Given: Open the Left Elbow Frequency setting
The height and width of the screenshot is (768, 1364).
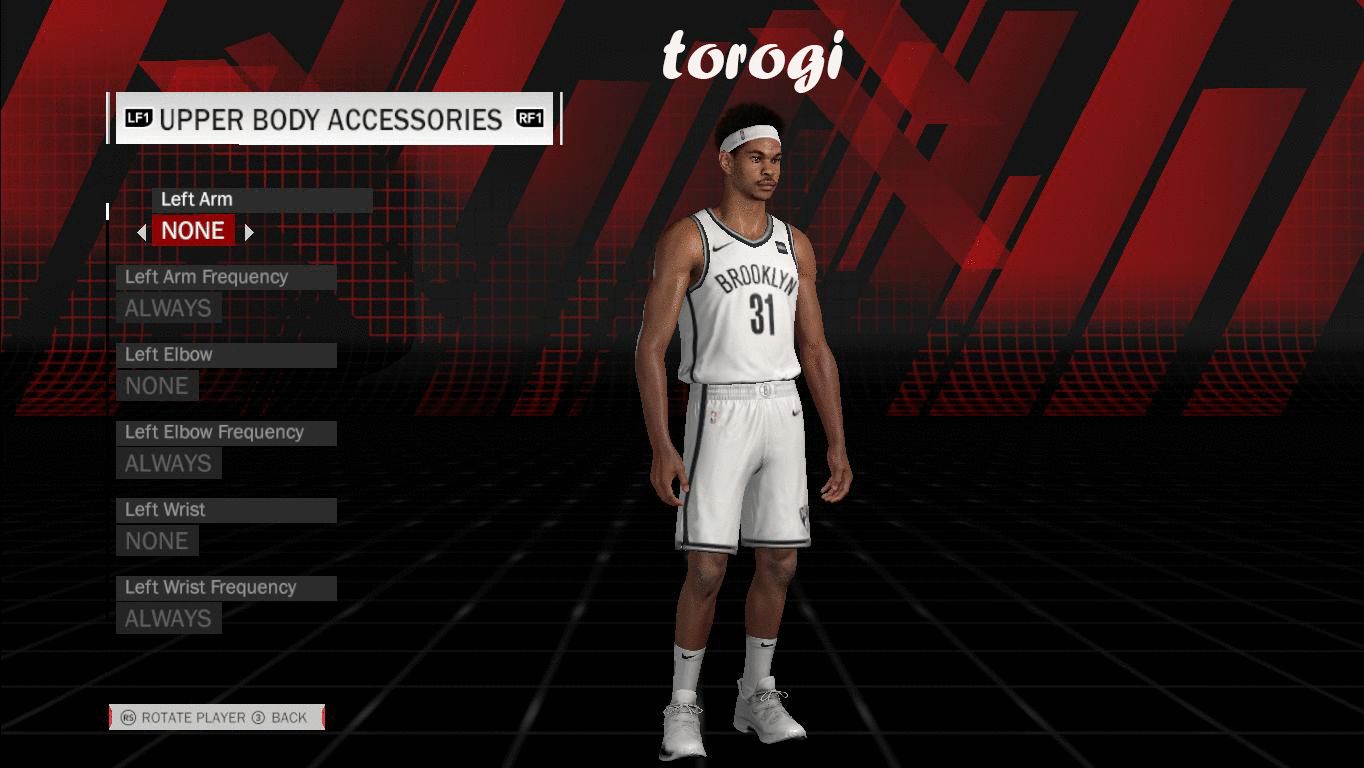Looking at the screenshot, I should click(x=226, y=432).
